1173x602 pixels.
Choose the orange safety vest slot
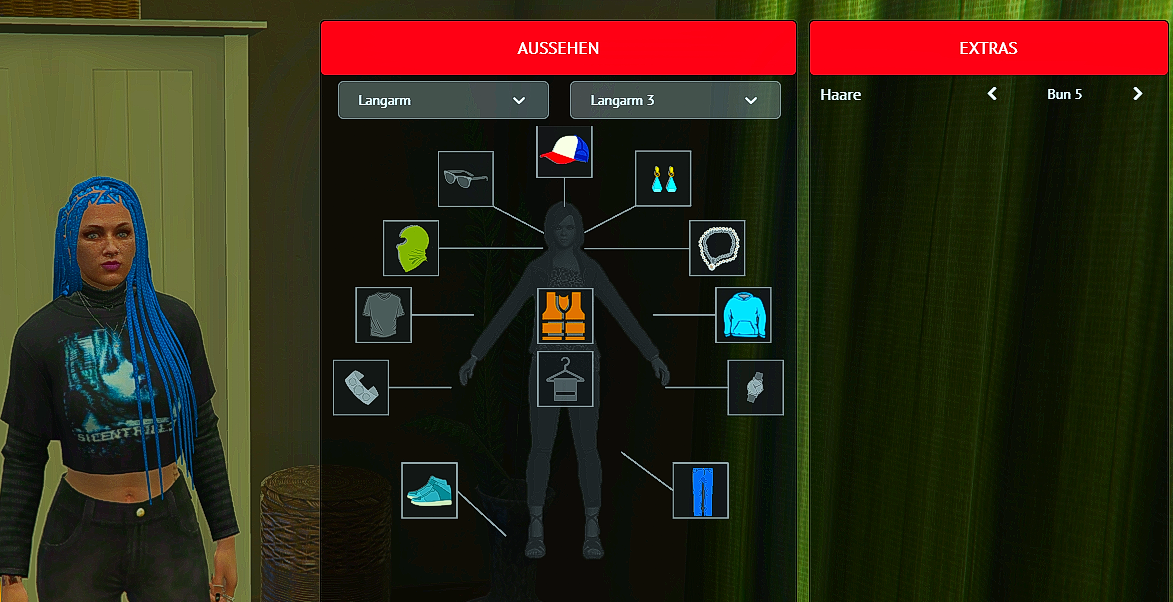point(565,316)
